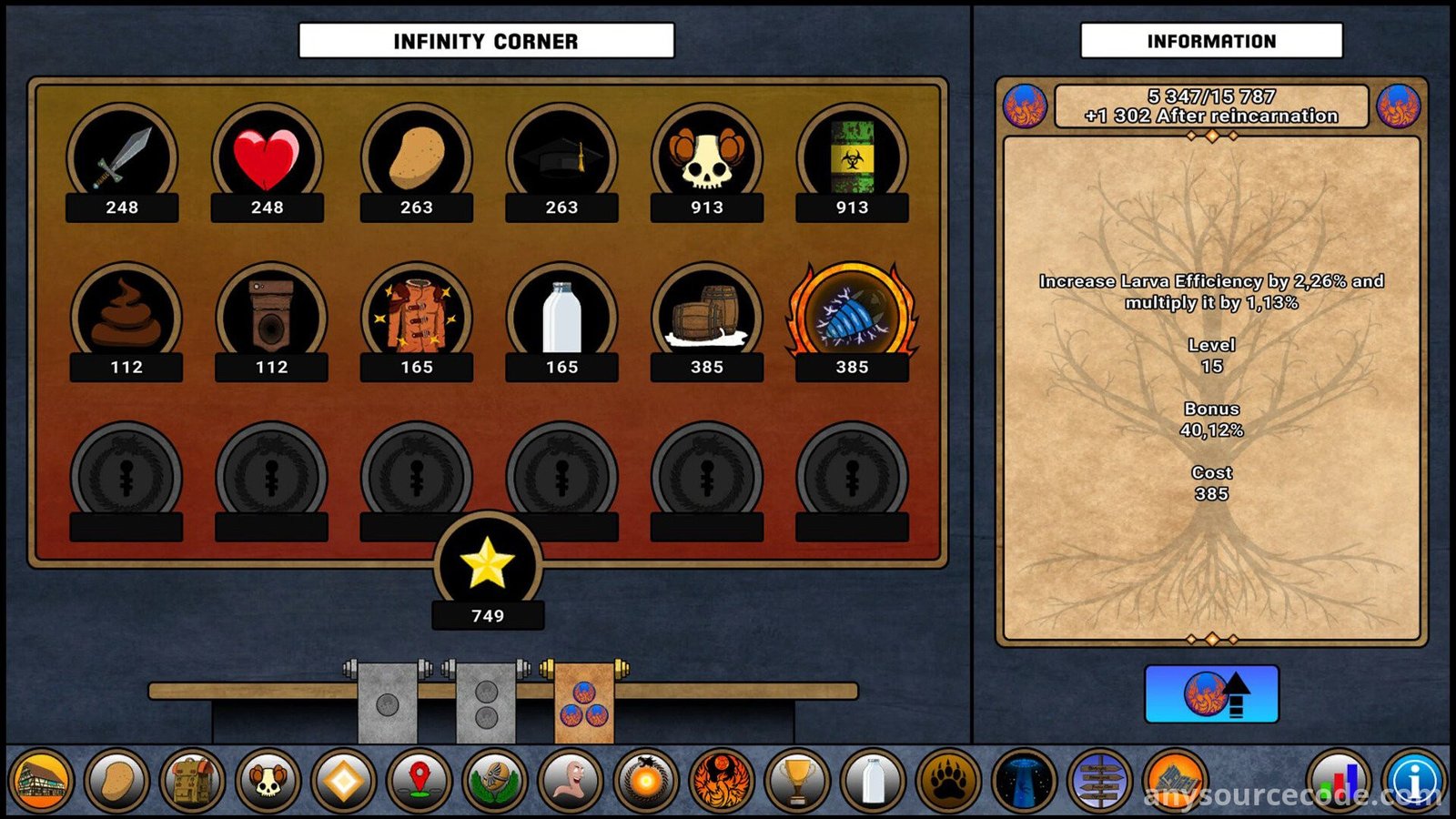
Task: Open the backpack menu in the bottom bar
Action: [192, 781]
